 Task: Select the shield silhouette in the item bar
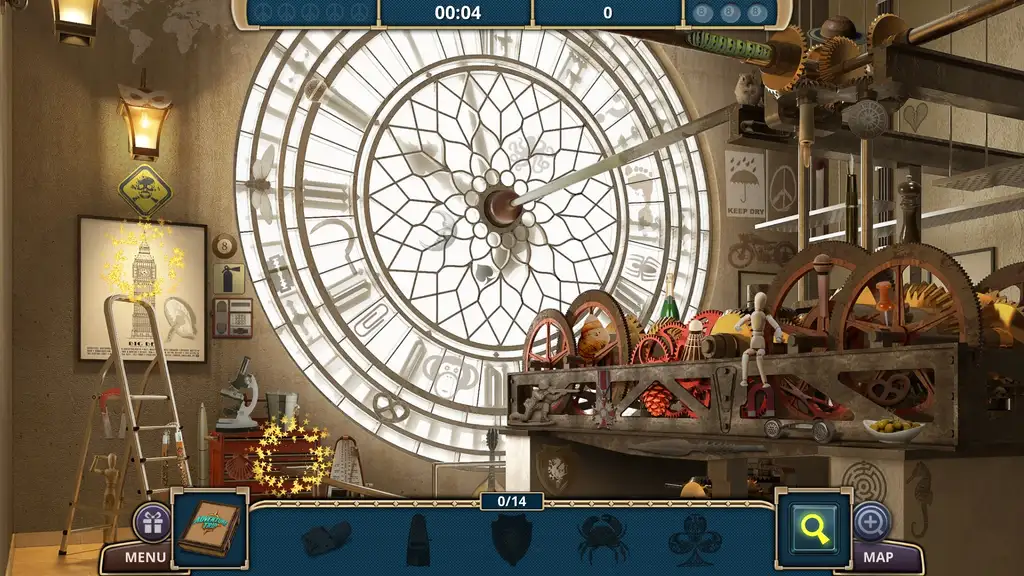pyautogui.click(x=511, y=538)
